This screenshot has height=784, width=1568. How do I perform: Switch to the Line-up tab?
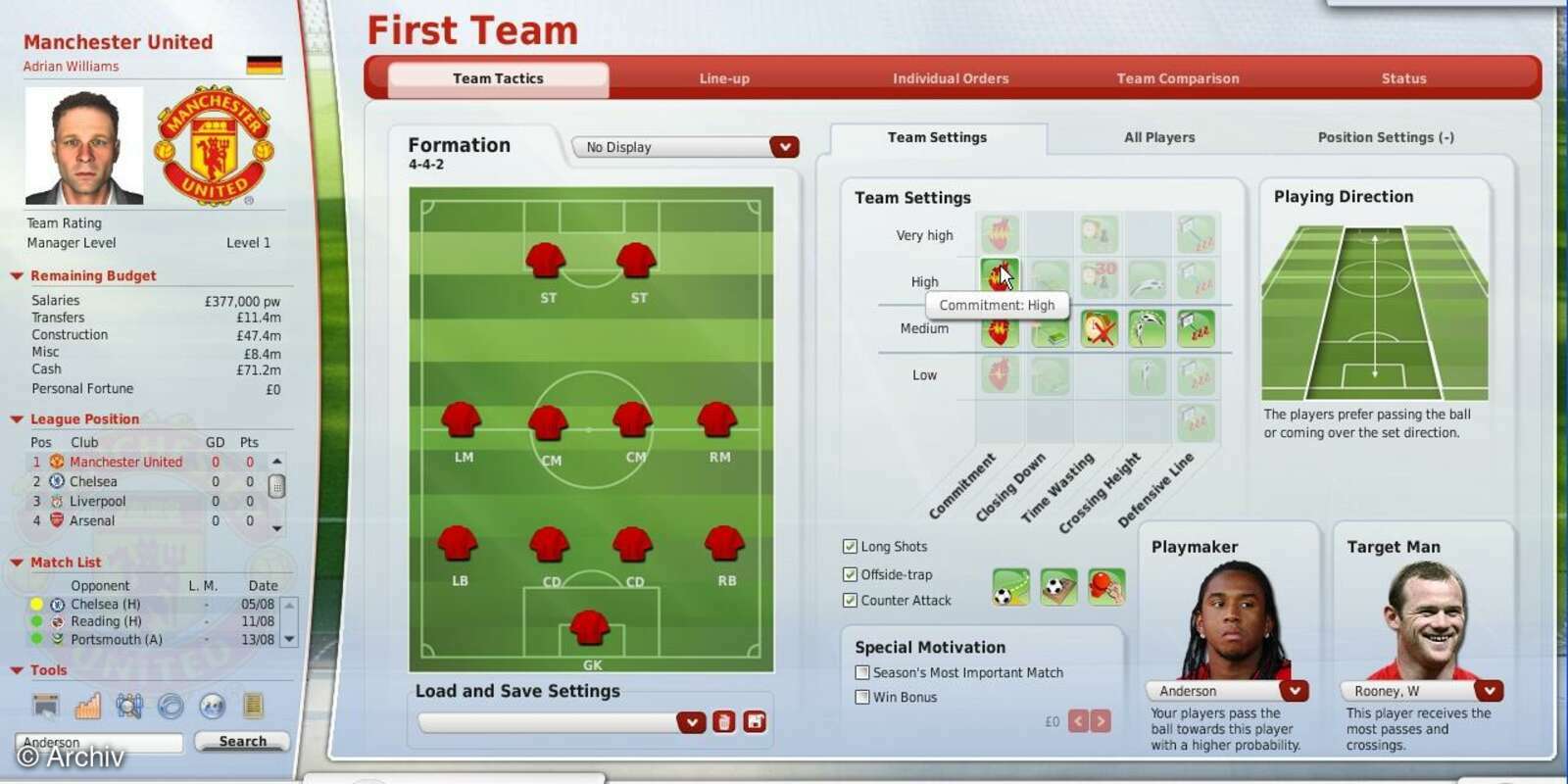(723, 78)
